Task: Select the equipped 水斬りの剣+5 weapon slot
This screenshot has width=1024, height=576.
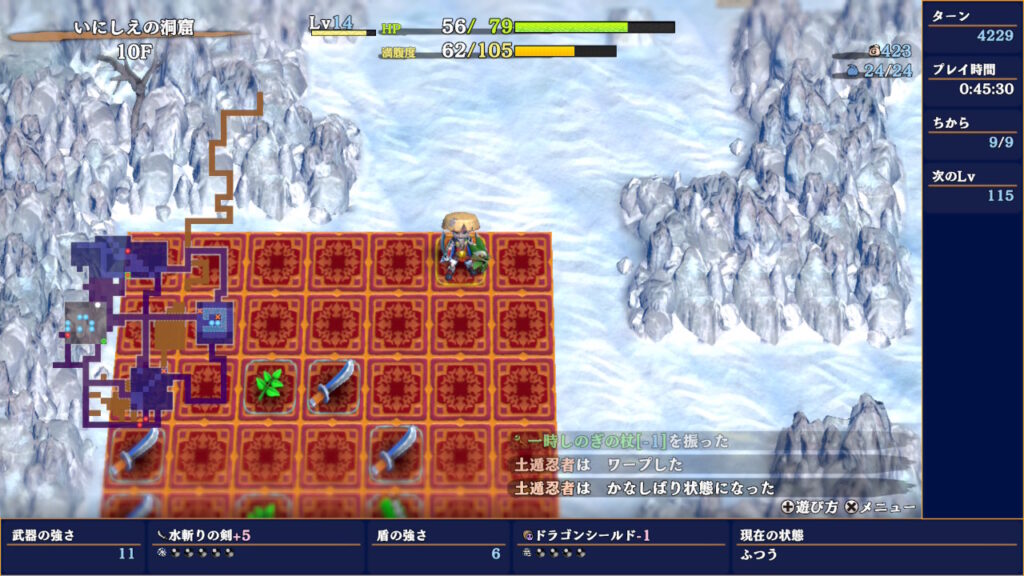Action: pyautogui.click(x=254, y=544)
